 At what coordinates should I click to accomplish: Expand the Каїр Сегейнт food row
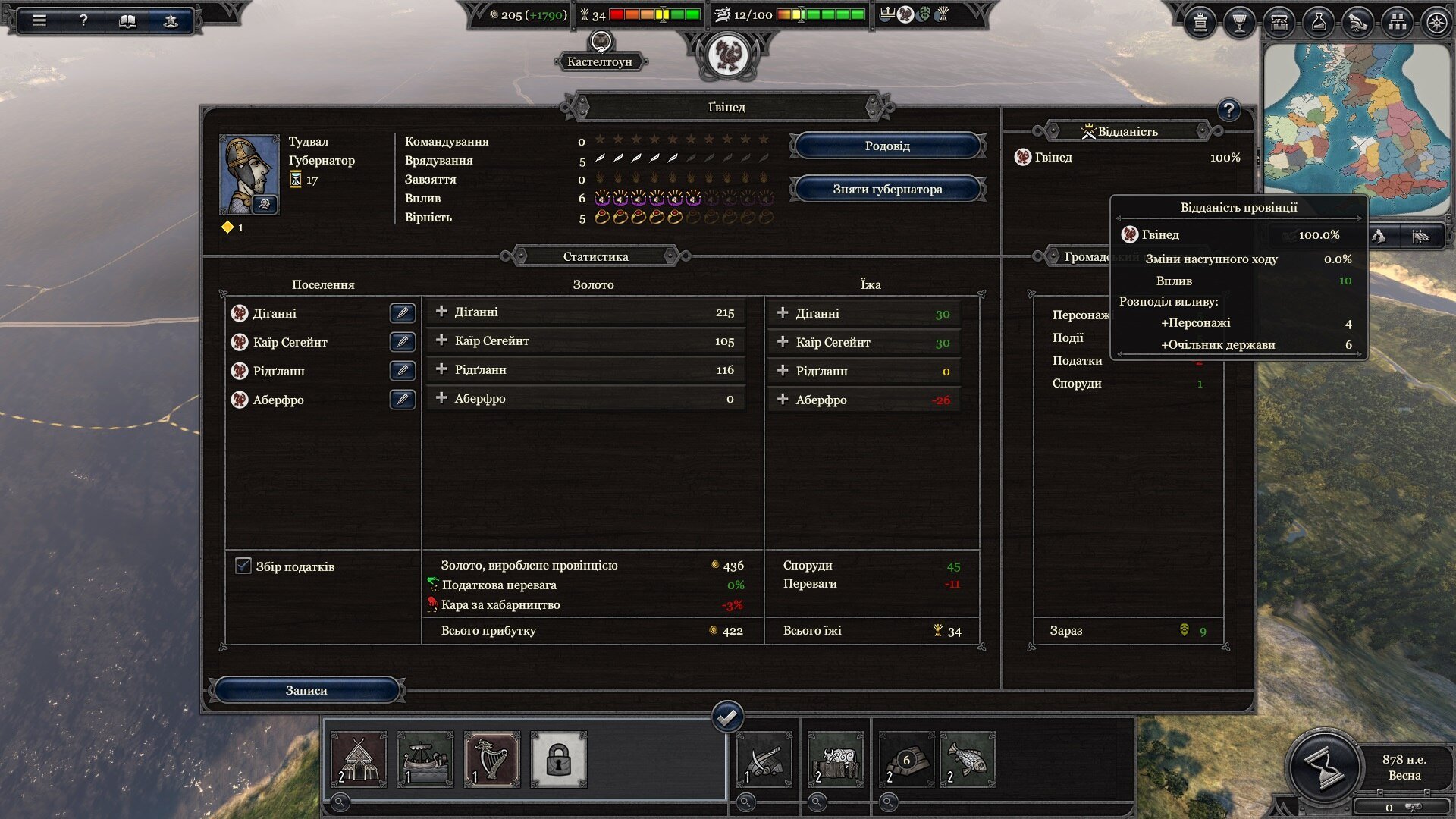click(783, 342)
